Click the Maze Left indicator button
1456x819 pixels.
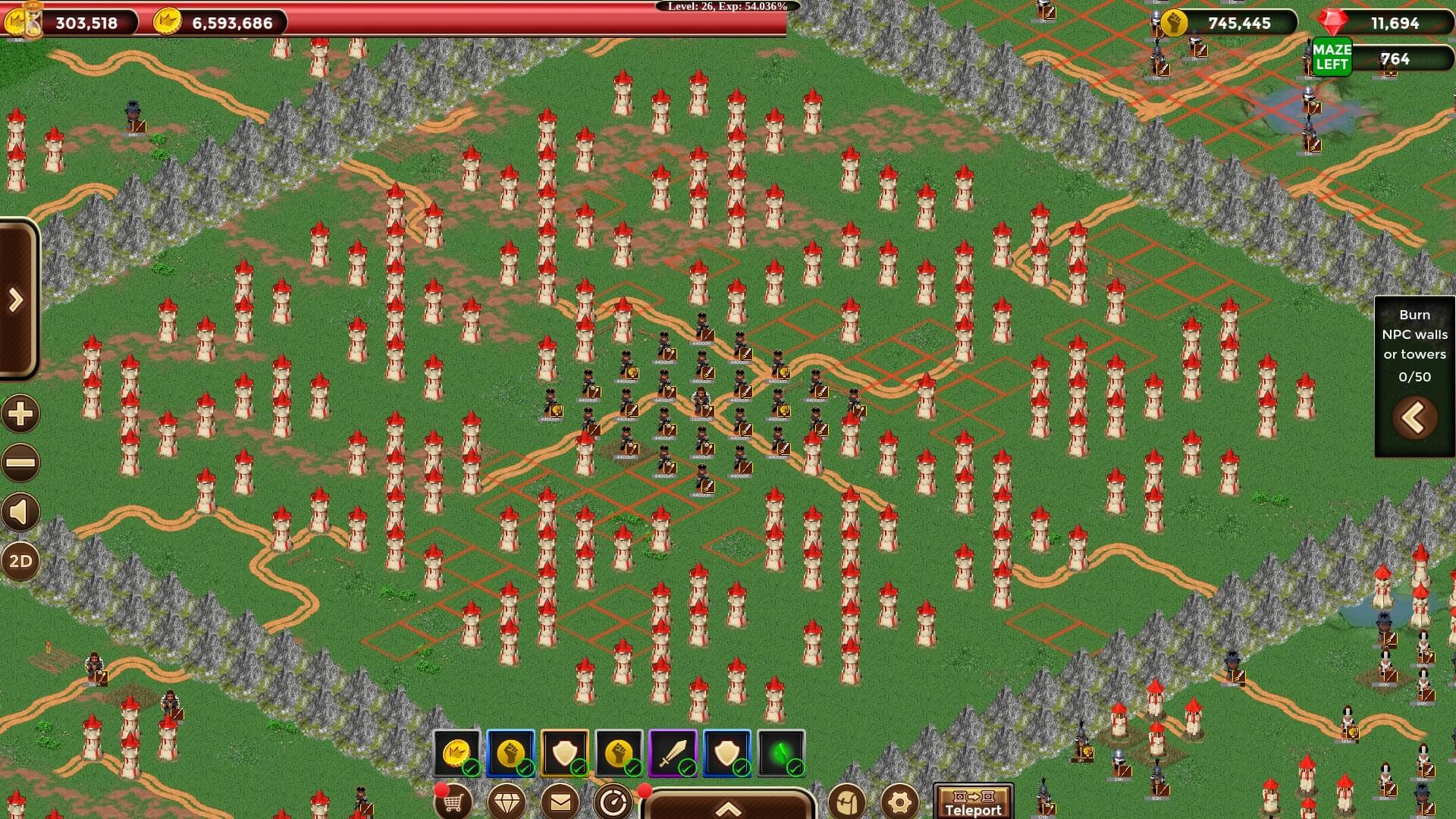1332,58
